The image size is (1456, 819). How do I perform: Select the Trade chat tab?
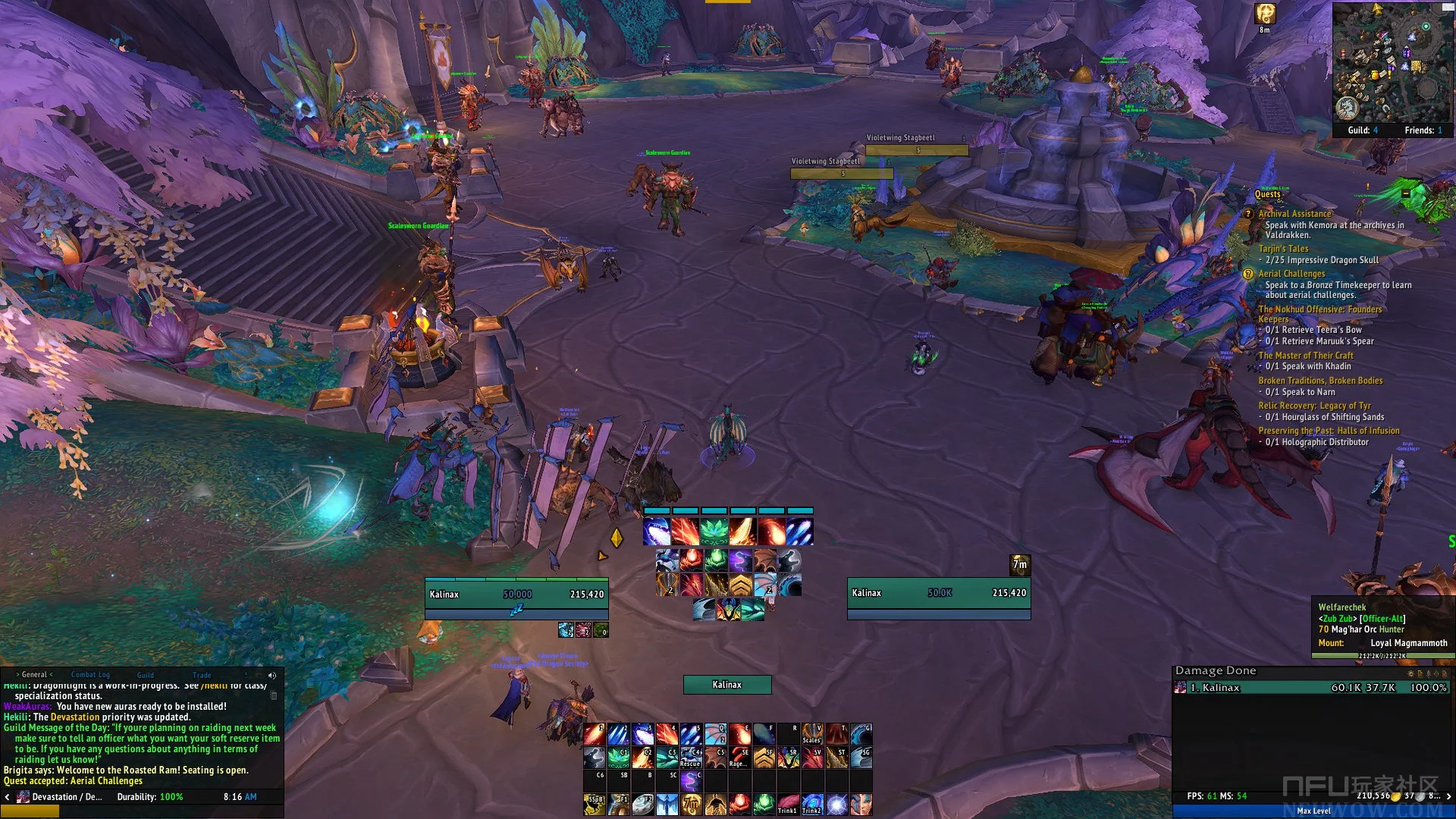[202, 674]
